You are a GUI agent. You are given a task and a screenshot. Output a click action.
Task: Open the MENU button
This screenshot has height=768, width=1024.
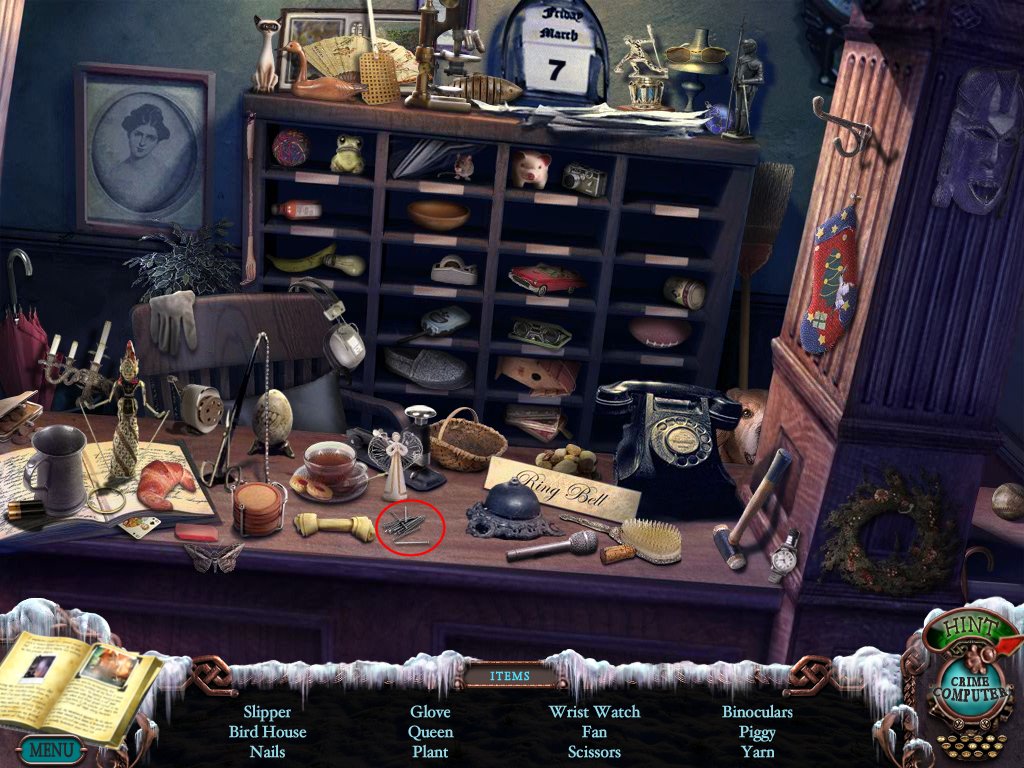tap(49, 748)
